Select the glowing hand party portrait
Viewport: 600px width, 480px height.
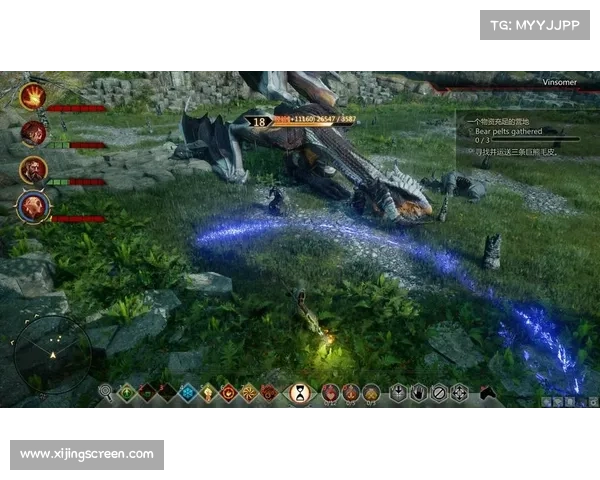coord(33,96)
